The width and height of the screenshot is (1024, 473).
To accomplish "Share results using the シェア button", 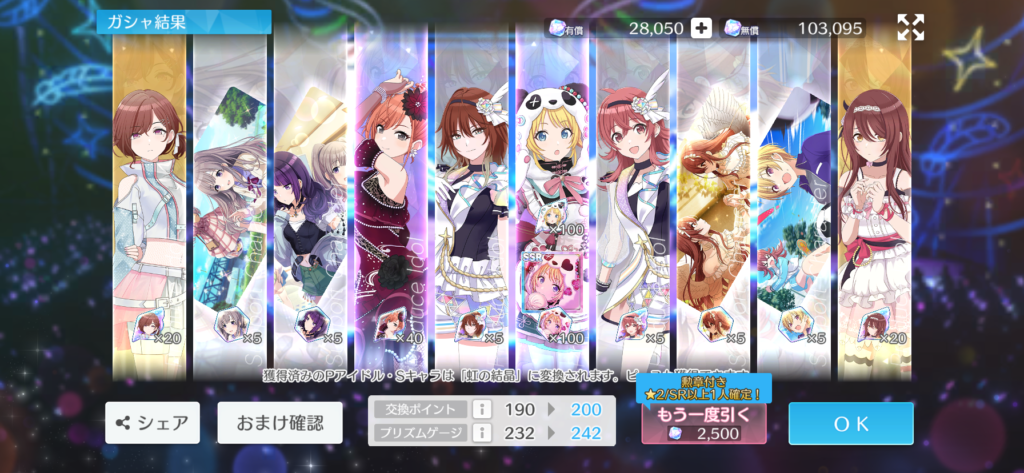I will [x=152, y=423].
